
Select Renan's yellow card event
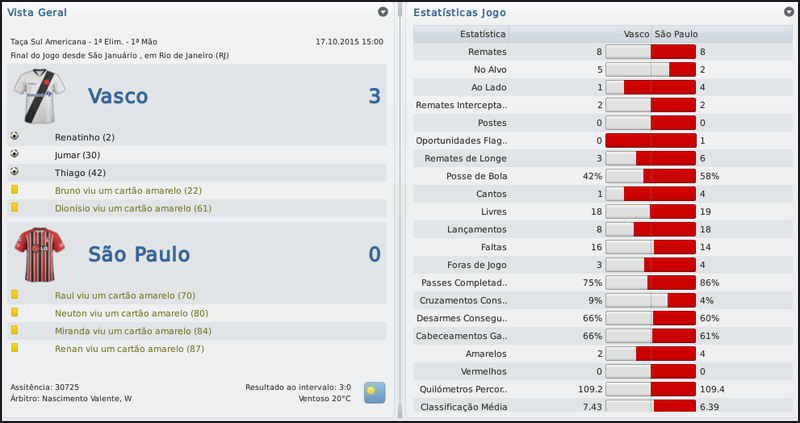[x=129, y=348]
